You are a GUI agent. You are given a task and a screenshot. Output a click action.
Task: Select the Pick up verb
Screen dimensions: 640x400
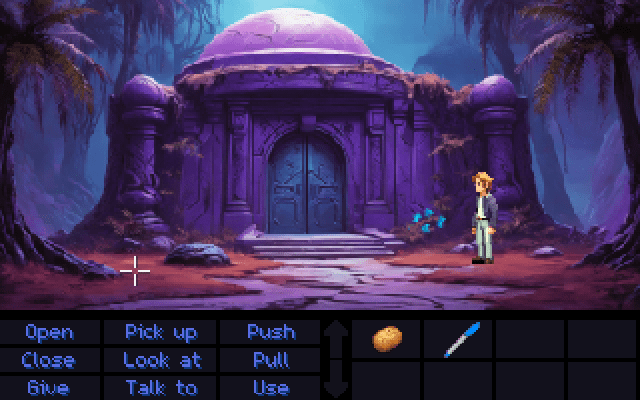pos(161,332)
